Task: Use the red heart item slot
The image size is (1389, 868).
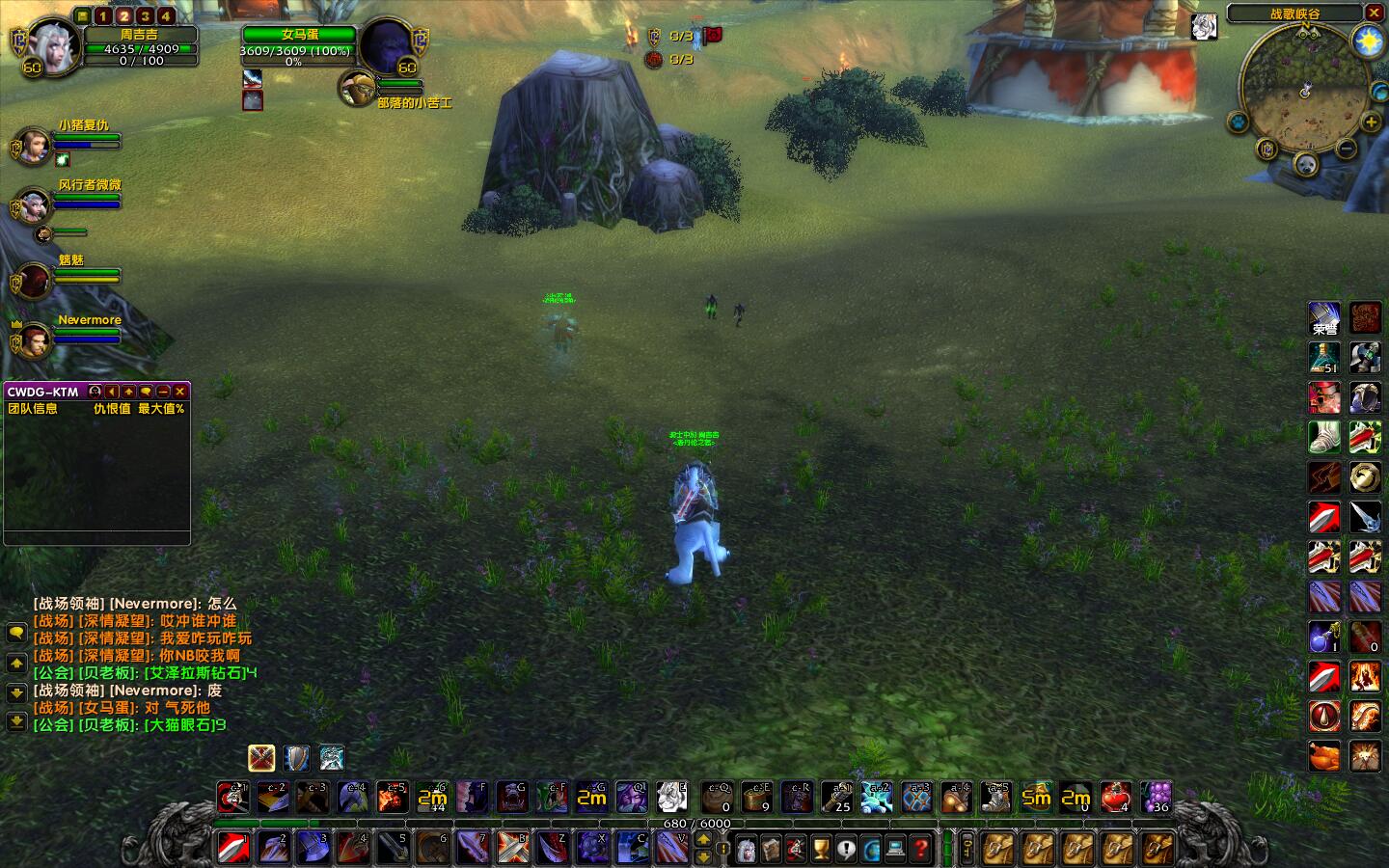Action: pos(1115,798)
